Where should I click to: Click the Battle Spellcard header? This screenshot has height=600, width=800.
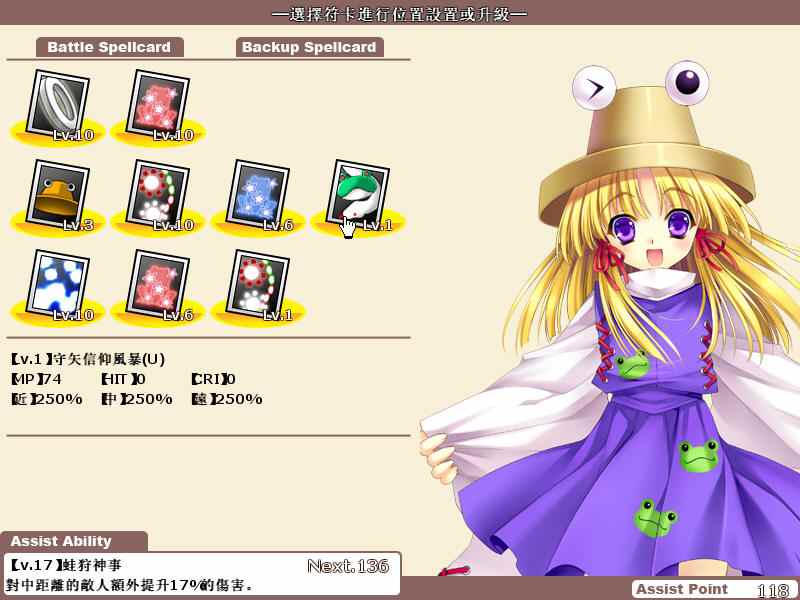[x=110, y=47]
